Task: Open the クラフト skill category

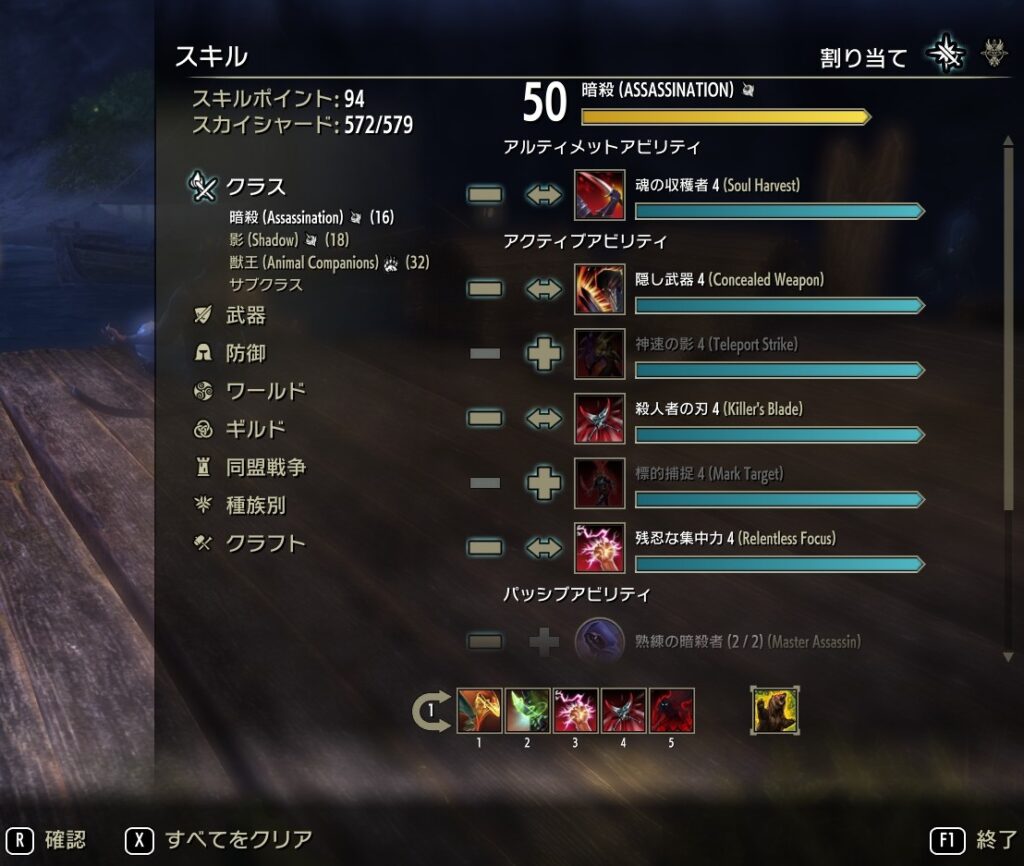Action: click(x=265, y=544)
